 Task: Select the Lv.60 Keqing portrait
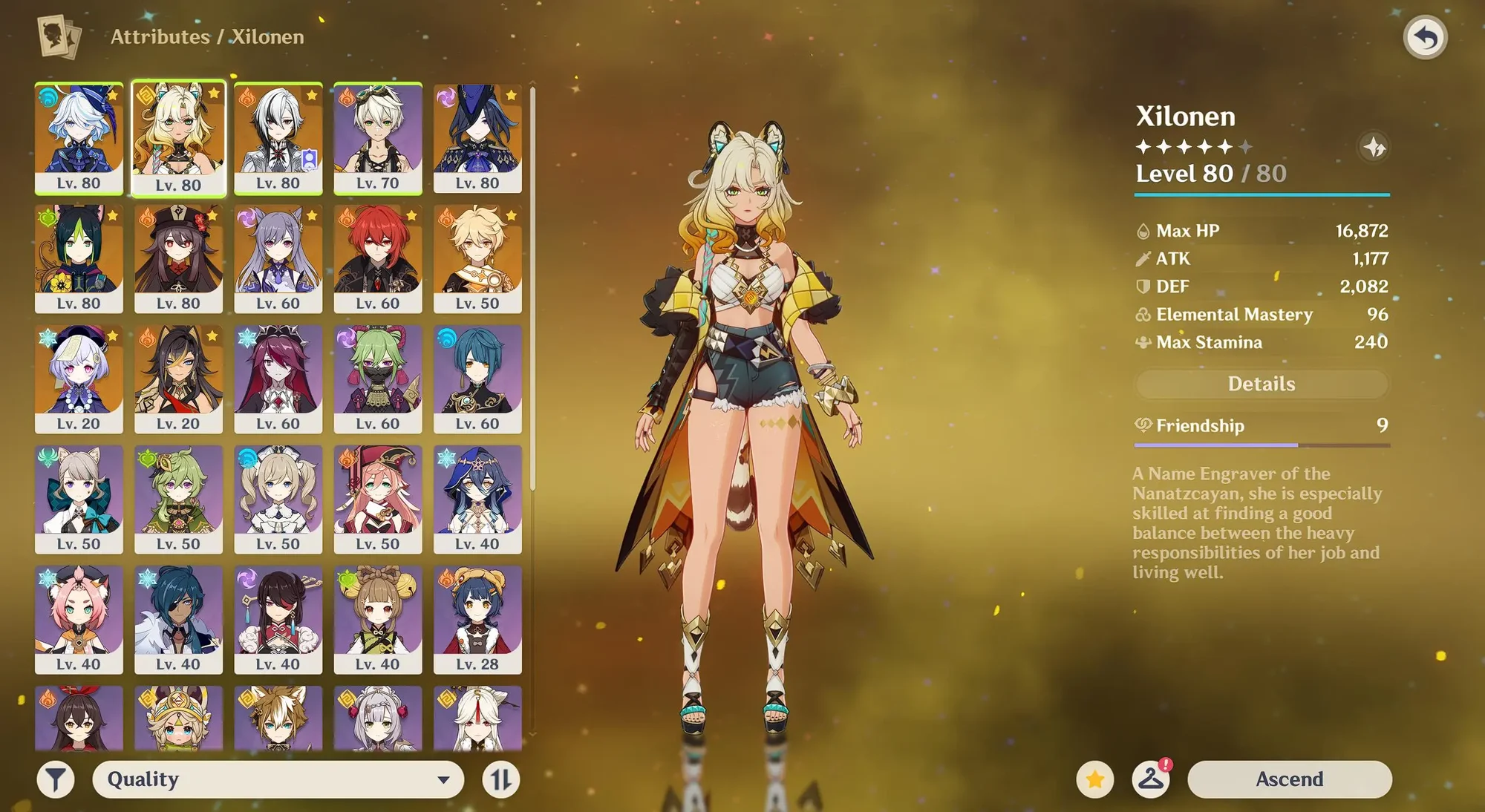[278, 256]
